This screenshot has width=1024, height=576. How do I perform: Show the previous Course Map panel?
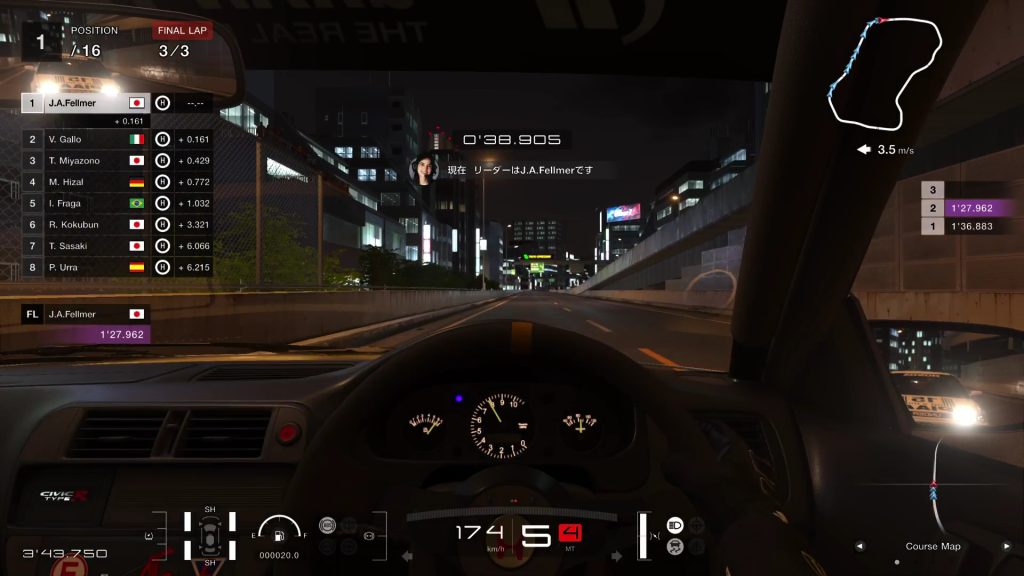pyautogui.click(x=858, y=547)
